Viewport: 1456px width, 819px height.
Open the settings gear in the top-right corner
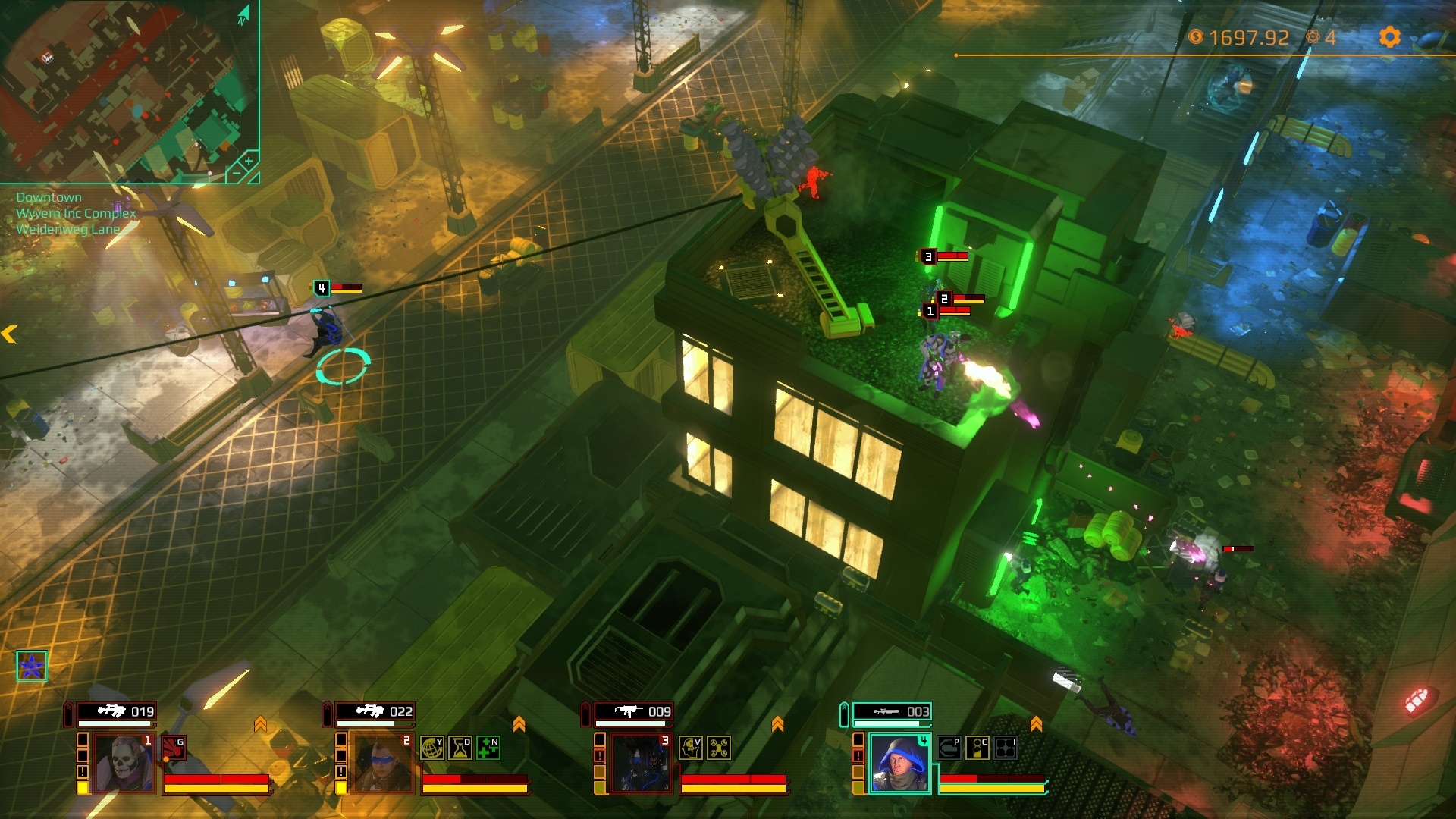[1390, 36]
